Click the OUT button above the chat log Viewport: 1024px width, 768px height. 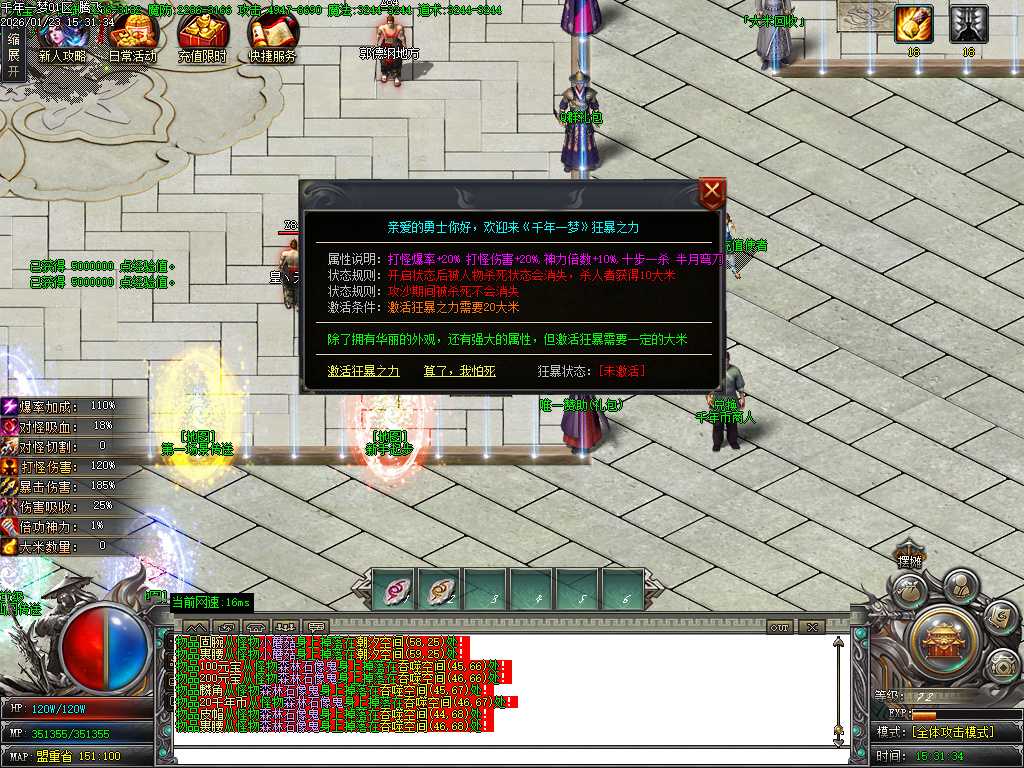coord(780,627)
